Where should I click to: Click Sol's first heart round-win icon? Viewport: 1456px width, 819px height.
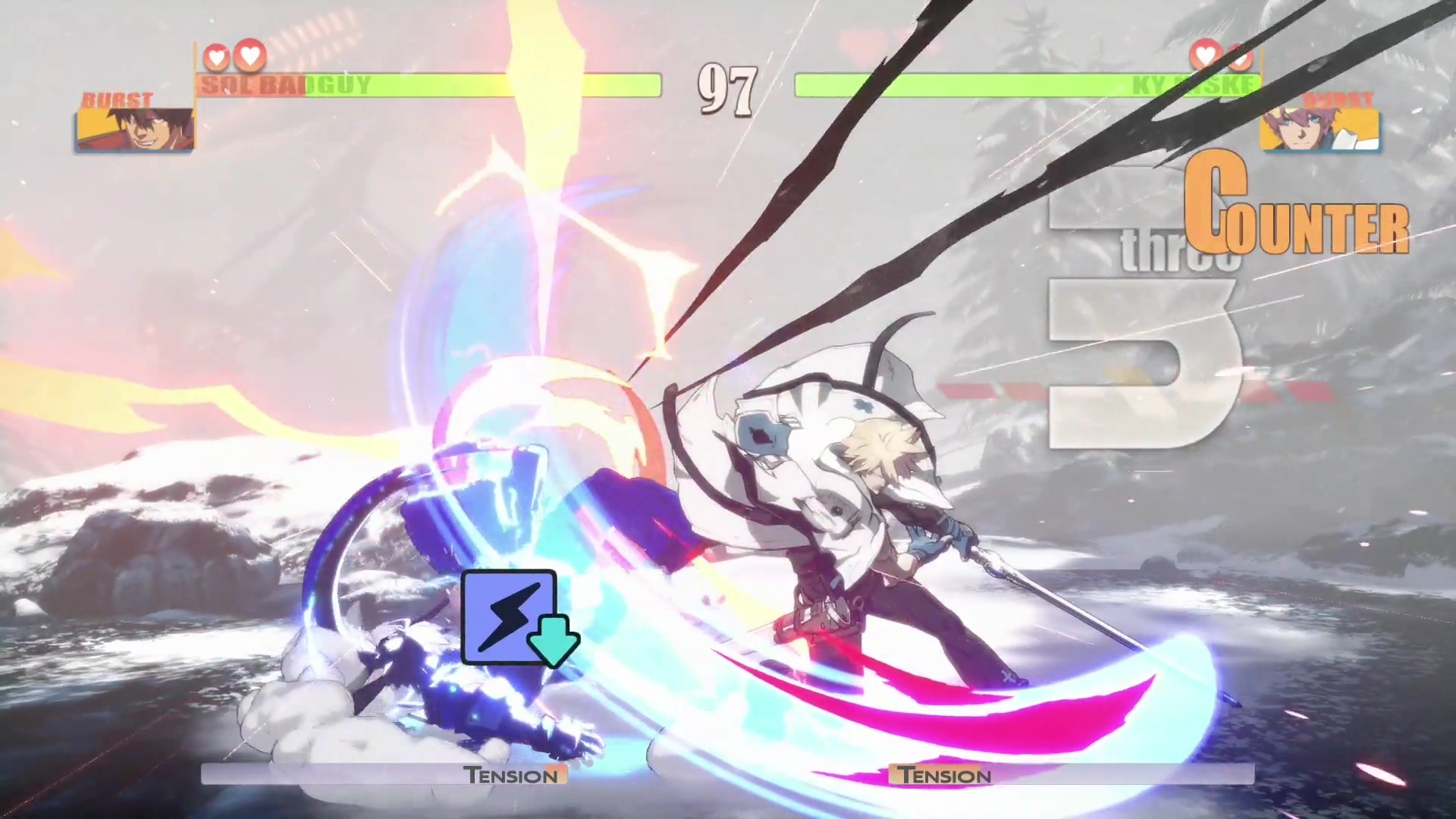pyautogui.click(x=218, y=55)
